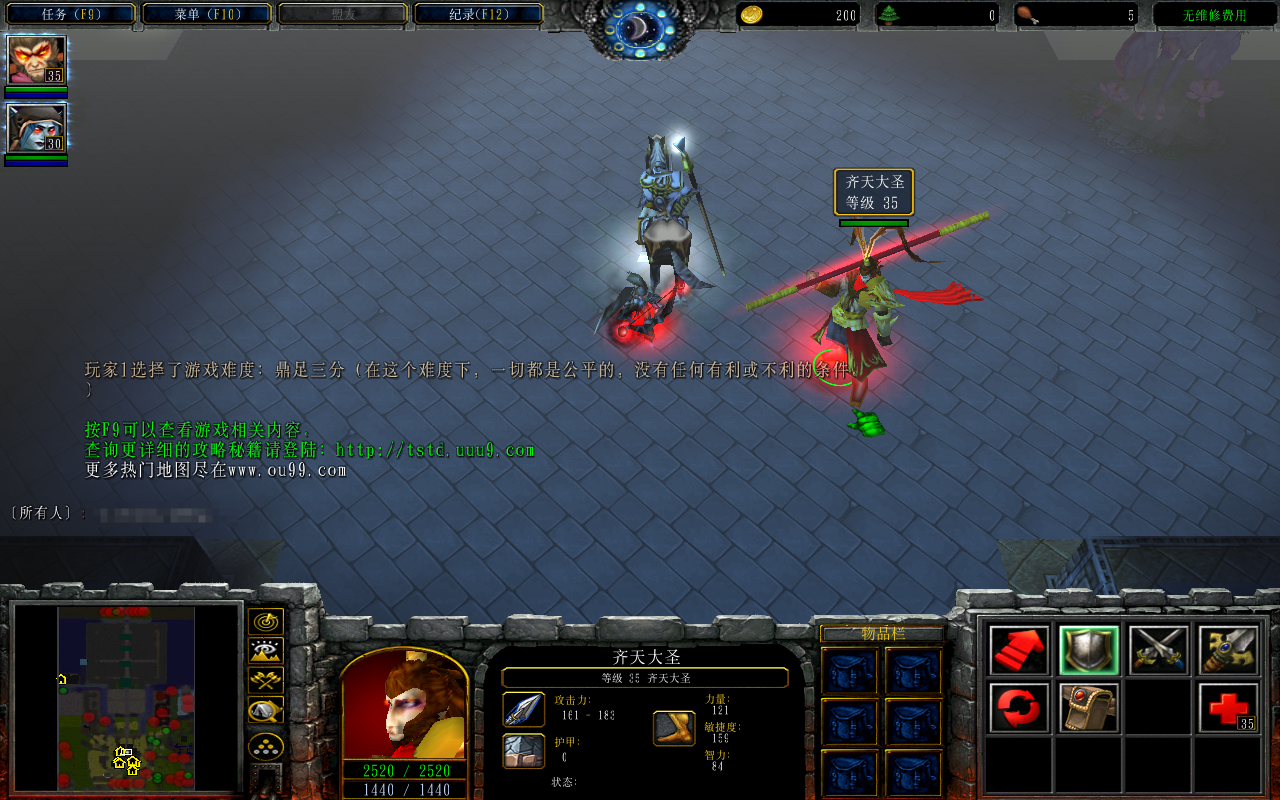
Task: Click the 齐天大圣 hero portrait
Action: tap(404, 704)
